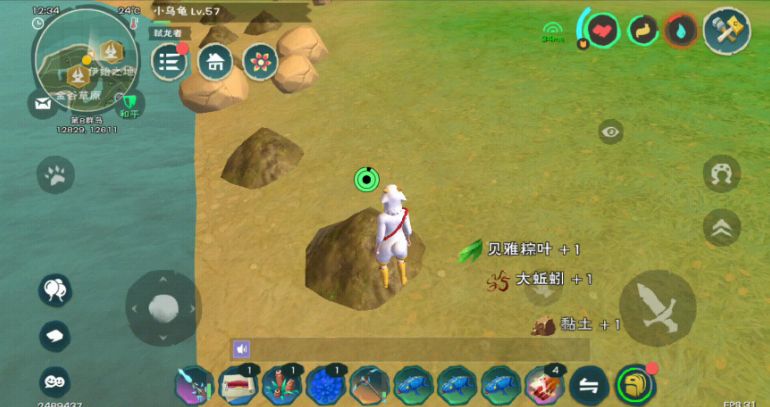This screenshot has height=407, width=770.
Task: Open the flower icon menu
Action: [x=260, y=62]
